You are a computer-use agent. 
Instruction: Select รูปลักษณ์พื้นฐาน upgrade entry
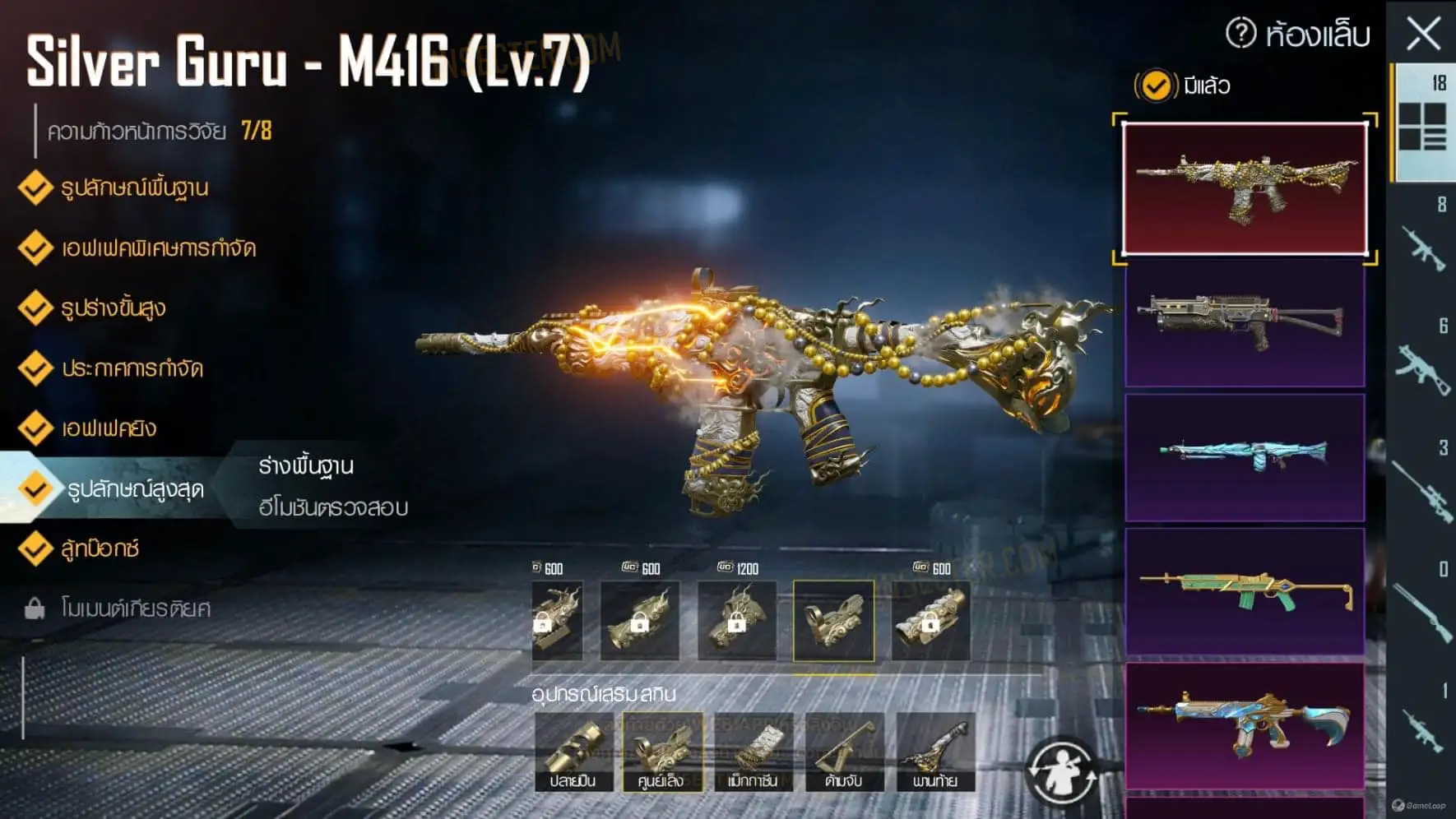coord(133,188)
